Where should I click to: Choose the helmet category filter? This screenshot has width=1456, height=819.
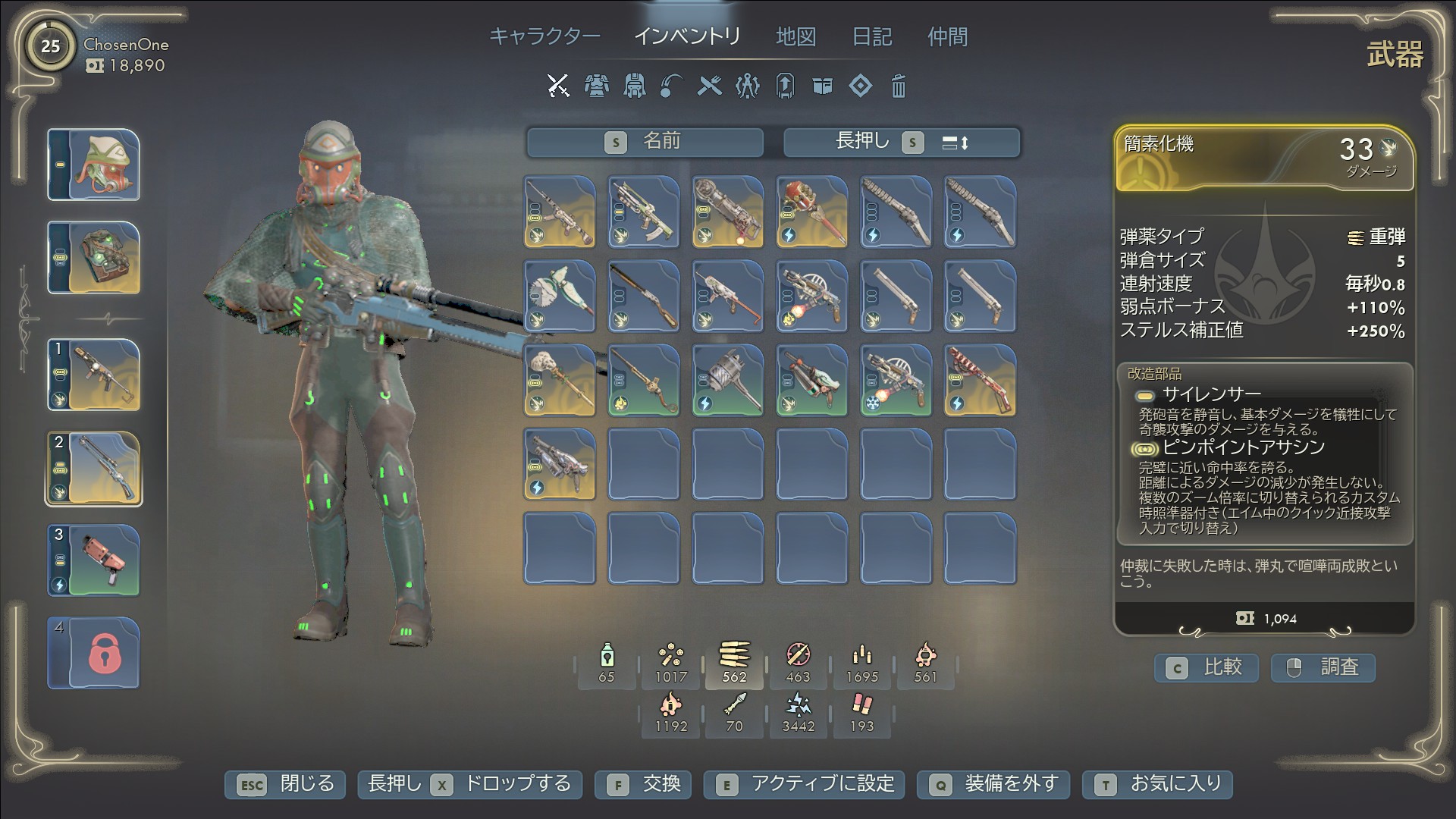(x=634, y=86)
